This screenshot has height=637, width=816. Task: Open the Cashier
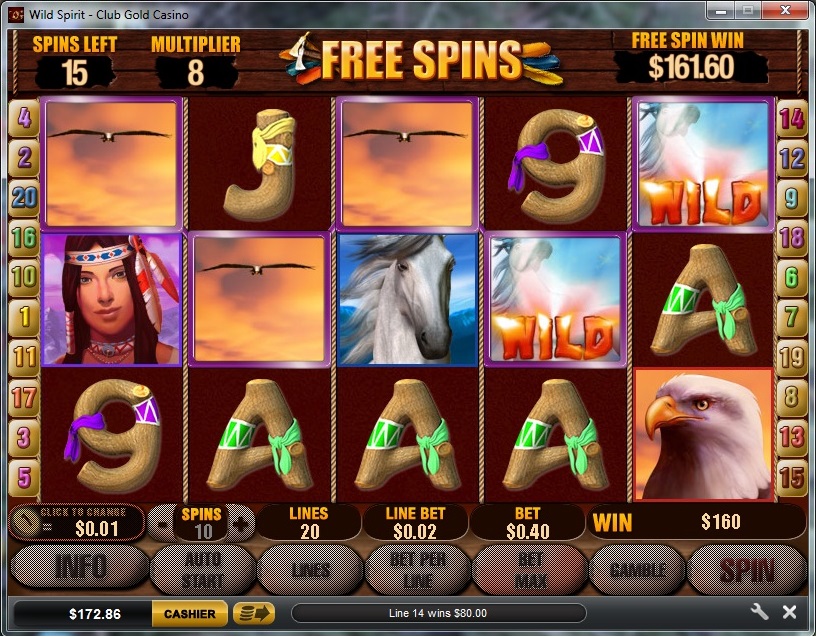189,613
